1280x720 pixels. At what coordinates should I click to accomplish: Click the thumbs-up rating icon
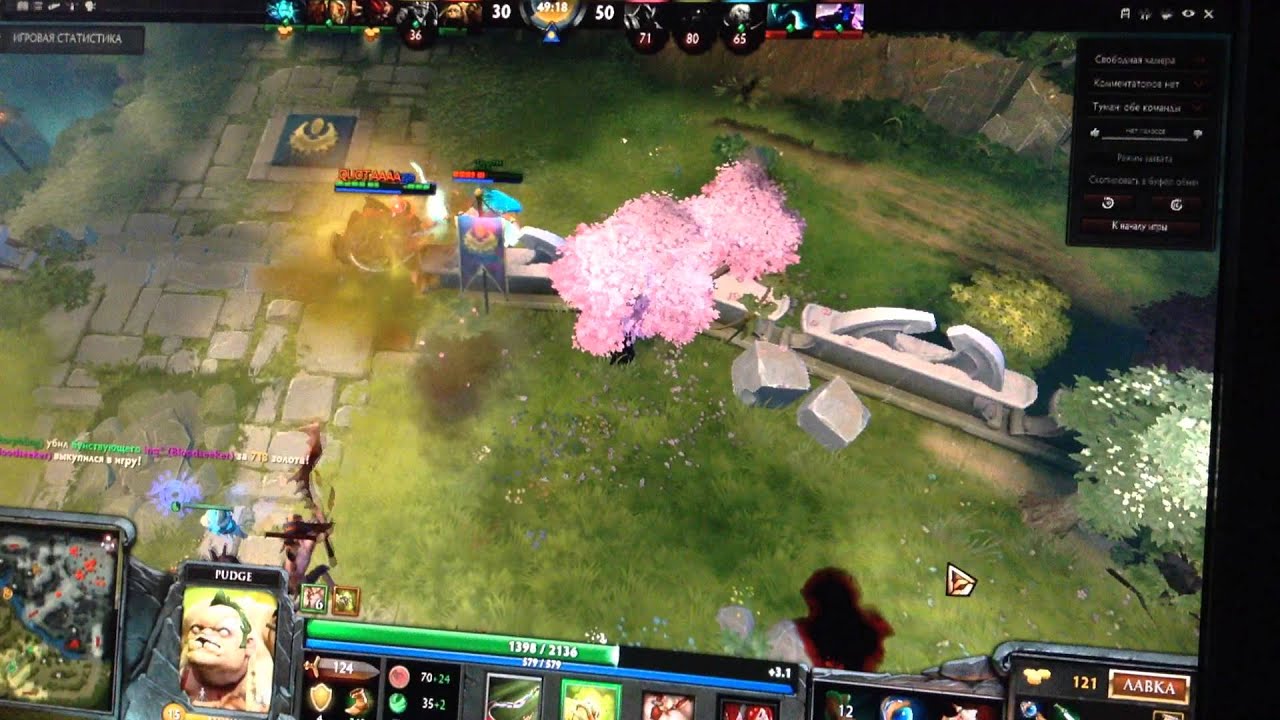(1095, 132)
